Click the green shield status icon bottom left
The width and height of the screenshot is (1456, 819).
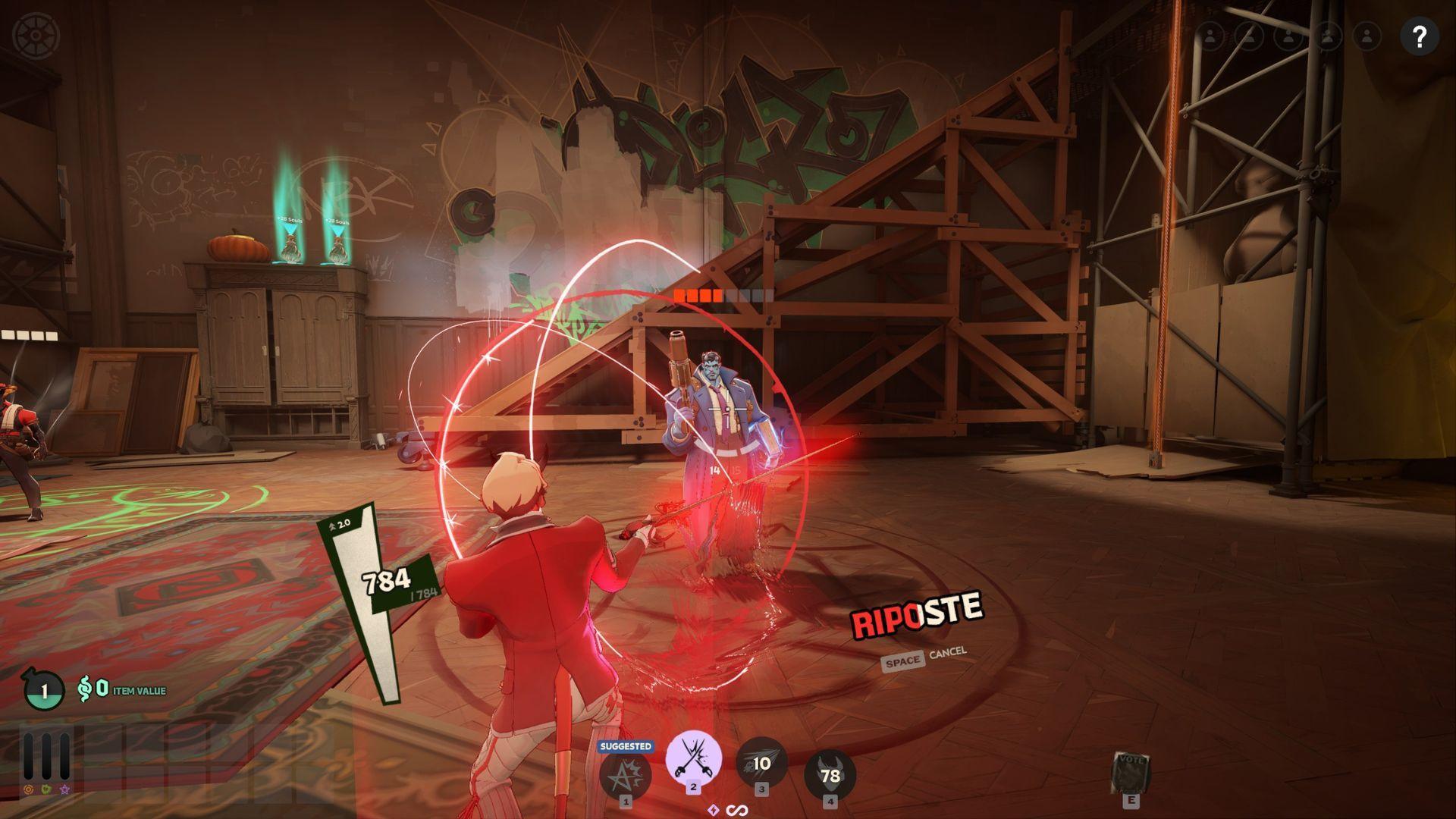tap(46, 789)
